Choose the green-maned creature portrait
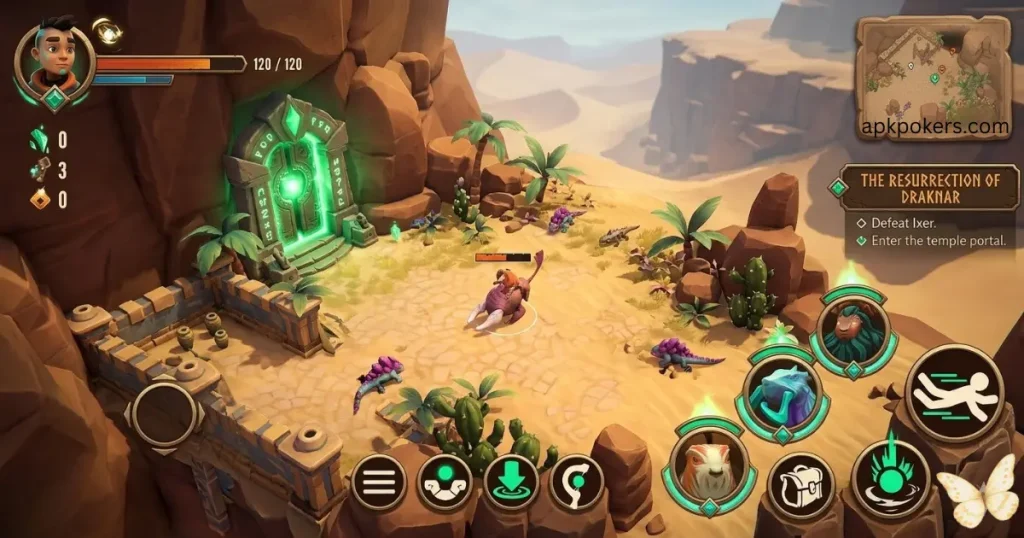Viewport: 1024px width, 538px height. point(854,331)
